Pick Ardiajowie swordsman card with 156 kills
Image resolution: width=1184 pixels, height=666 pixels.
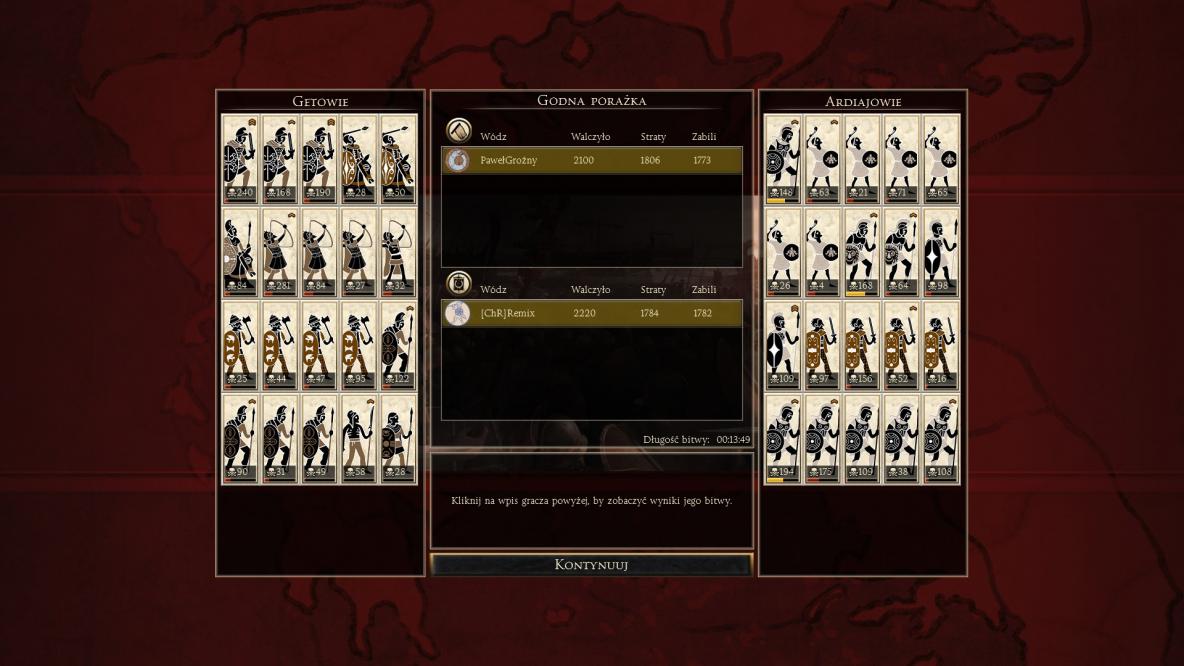pyautogui.click(x=862, y=345)
